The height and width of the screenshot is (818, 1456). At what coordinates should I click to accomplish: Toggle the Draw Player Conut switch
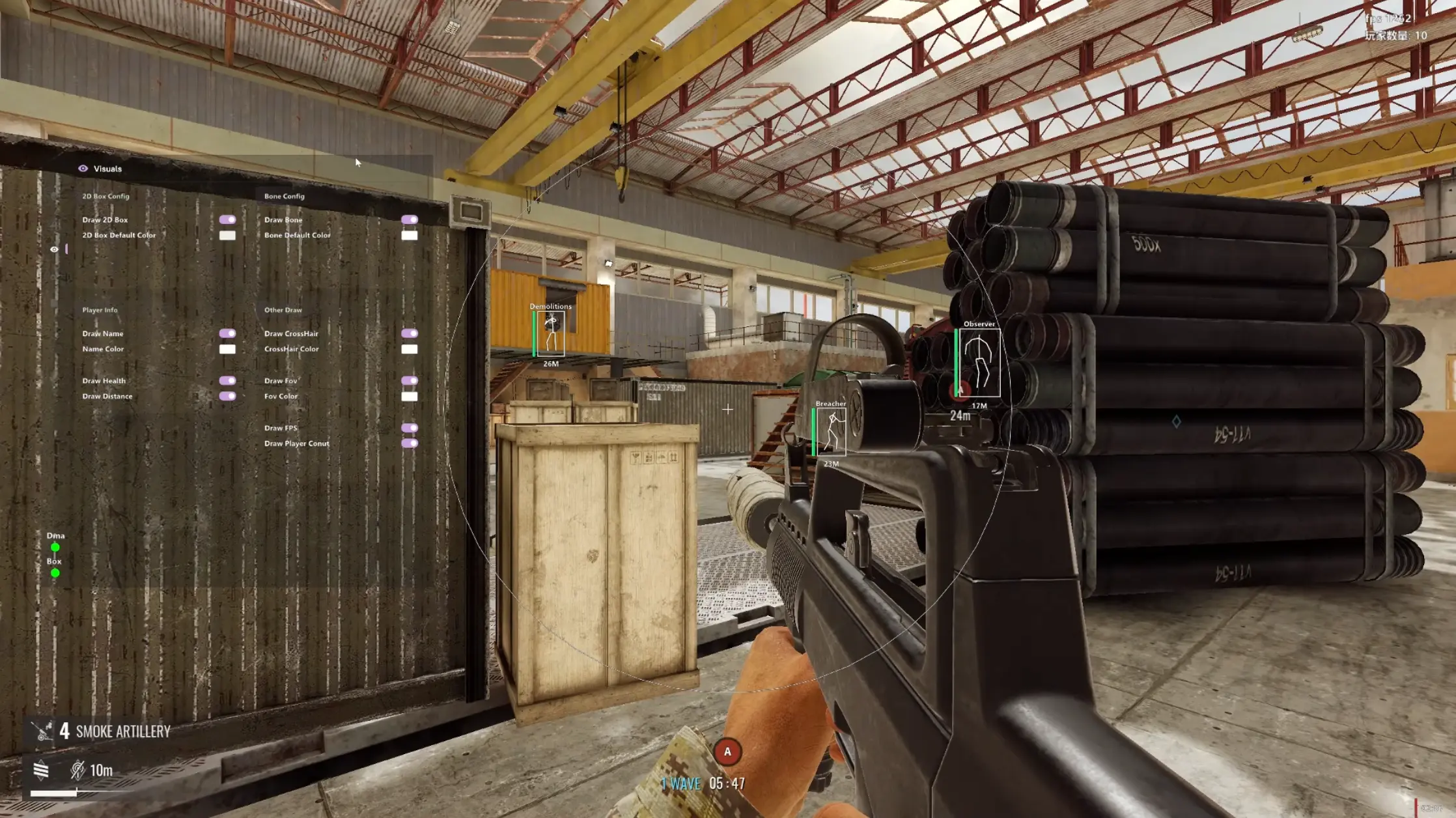point(410,444)
